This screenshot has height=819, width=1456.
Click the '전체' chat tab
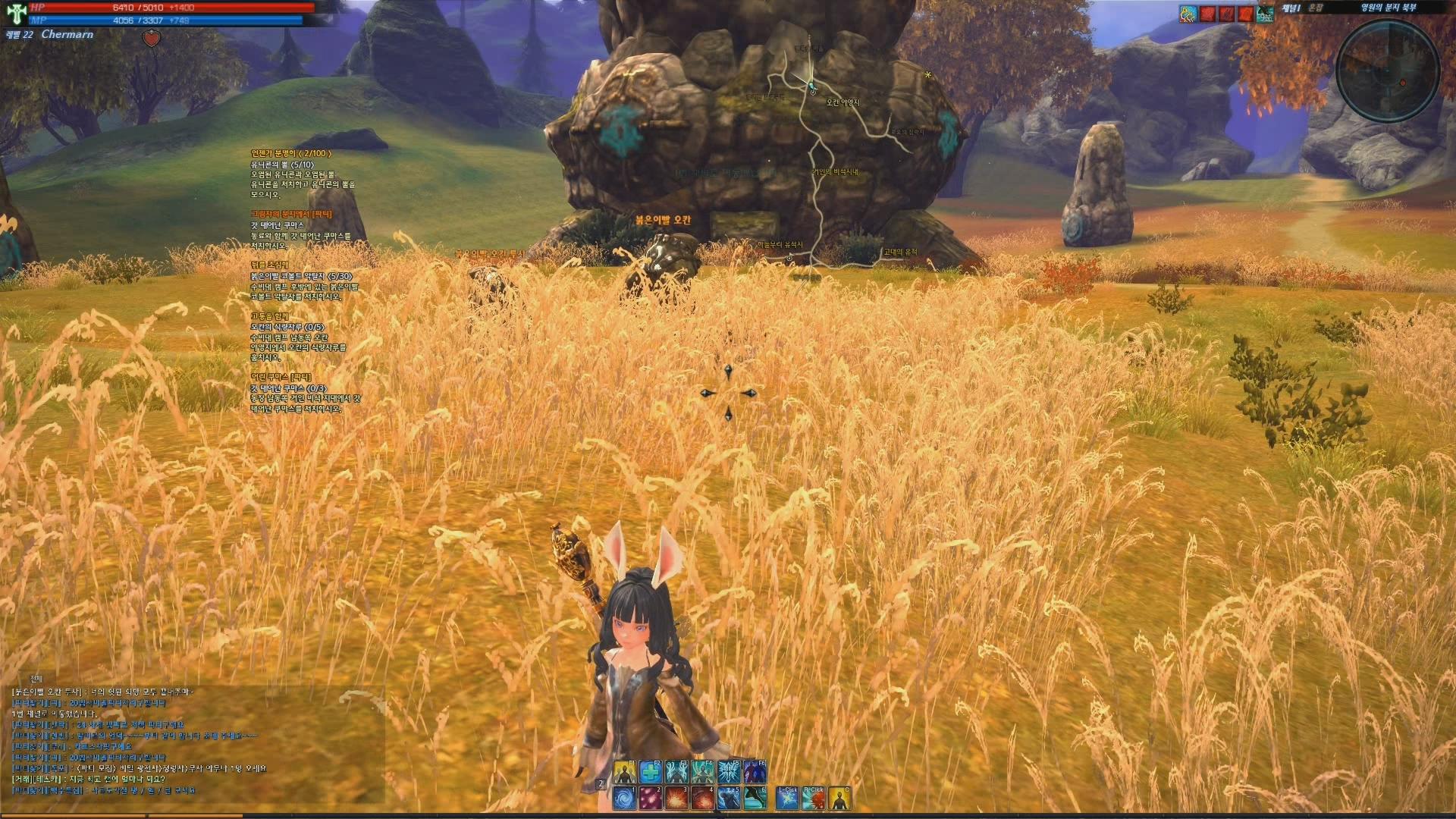[x=36, y=678]
